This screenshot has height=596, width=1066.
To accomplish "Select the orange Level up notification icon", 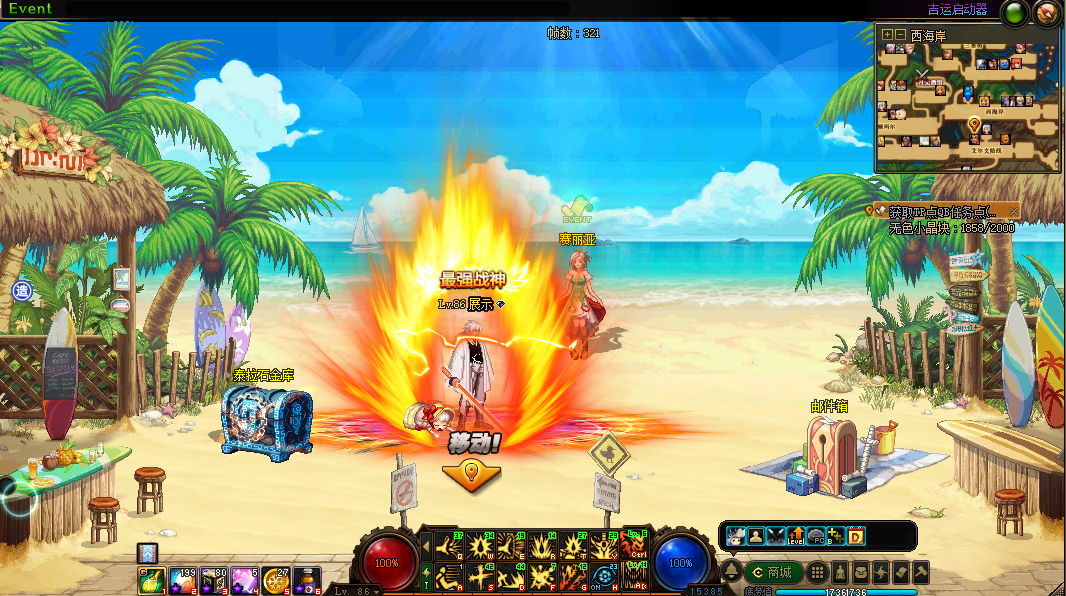I will [x=796, y=536].
